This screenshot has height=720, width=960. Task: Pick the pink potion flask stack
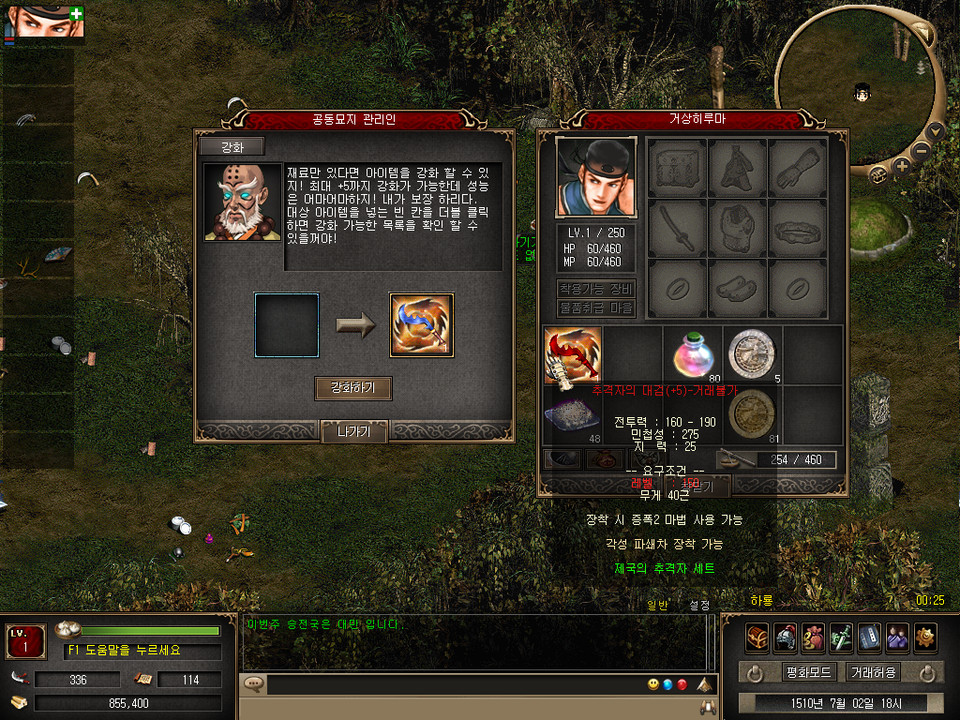point(692,352)
